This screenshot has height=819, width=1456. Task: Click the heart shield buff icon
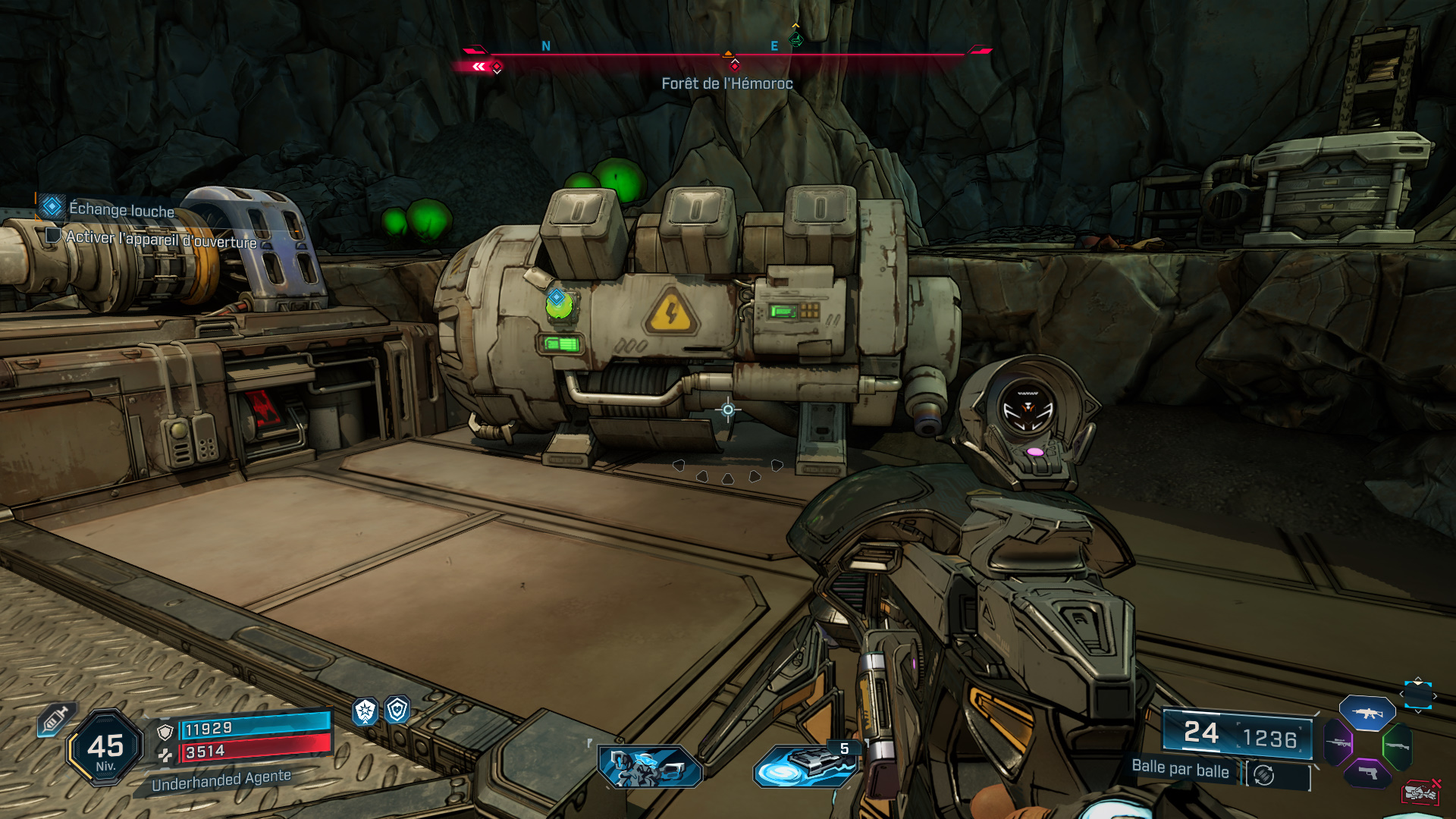(397, 710)
